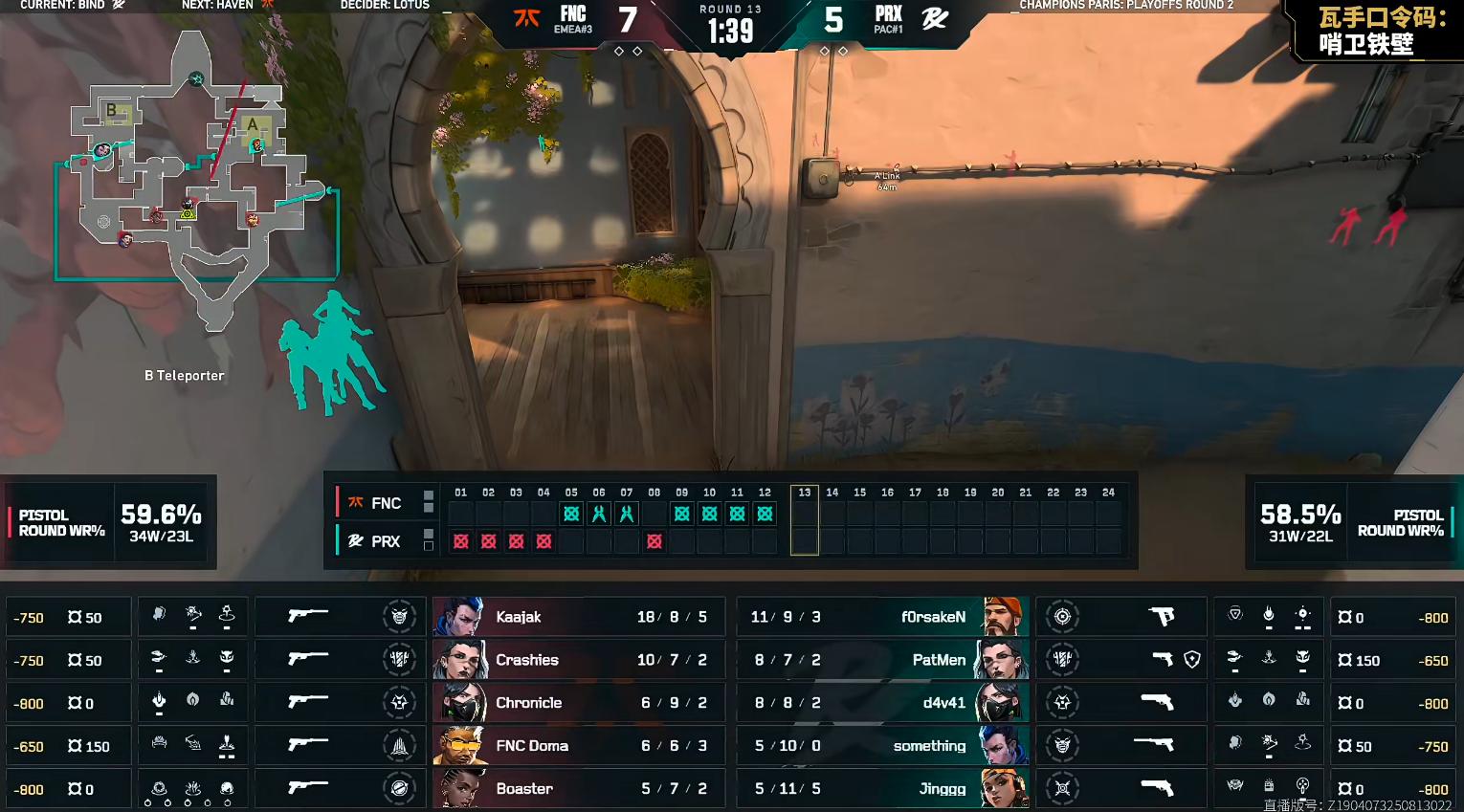
Task: Click the FNC team logo in the top scorebar
Action: [x=527, y=18]
